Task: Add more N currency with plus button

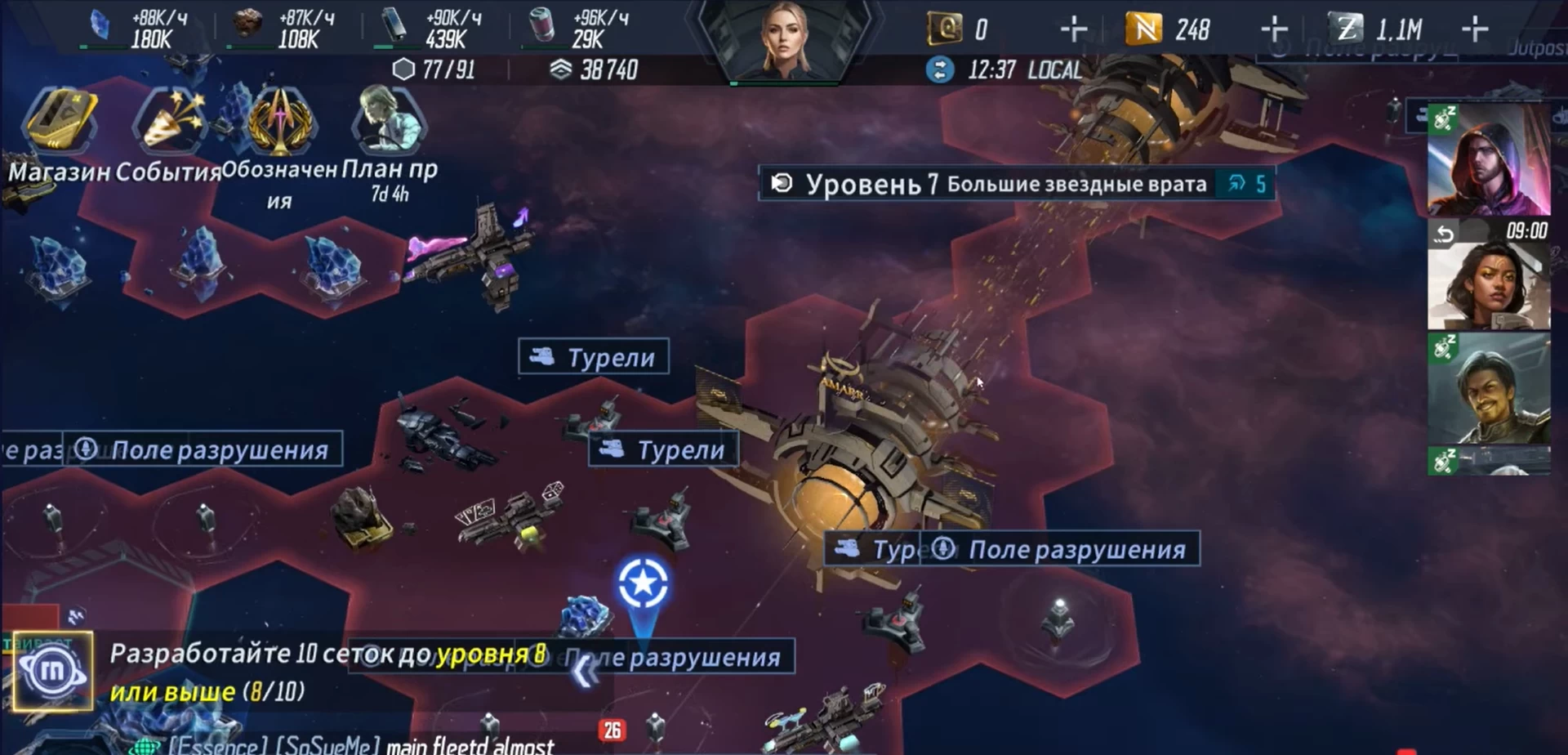Action: (1274, 30)
